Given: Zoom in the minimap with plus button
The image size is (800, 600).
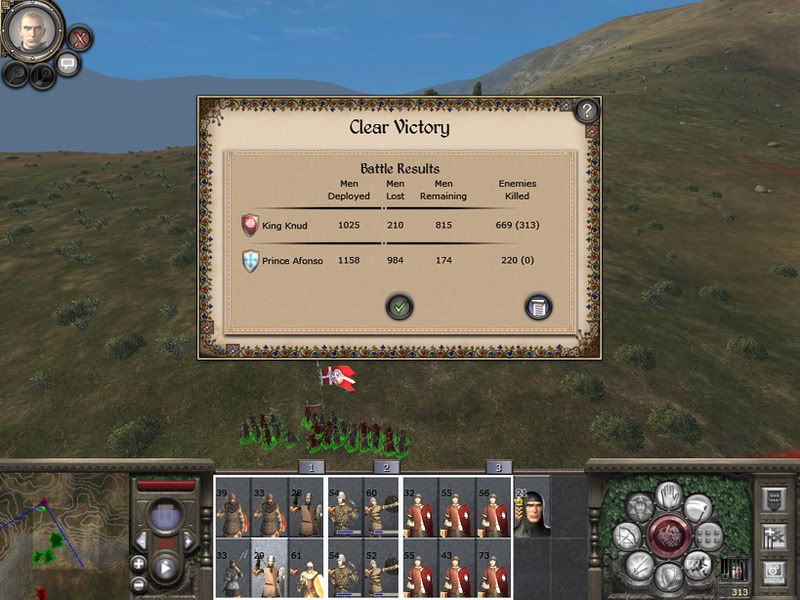Looking at the screenshot, I should click(138, 564).
